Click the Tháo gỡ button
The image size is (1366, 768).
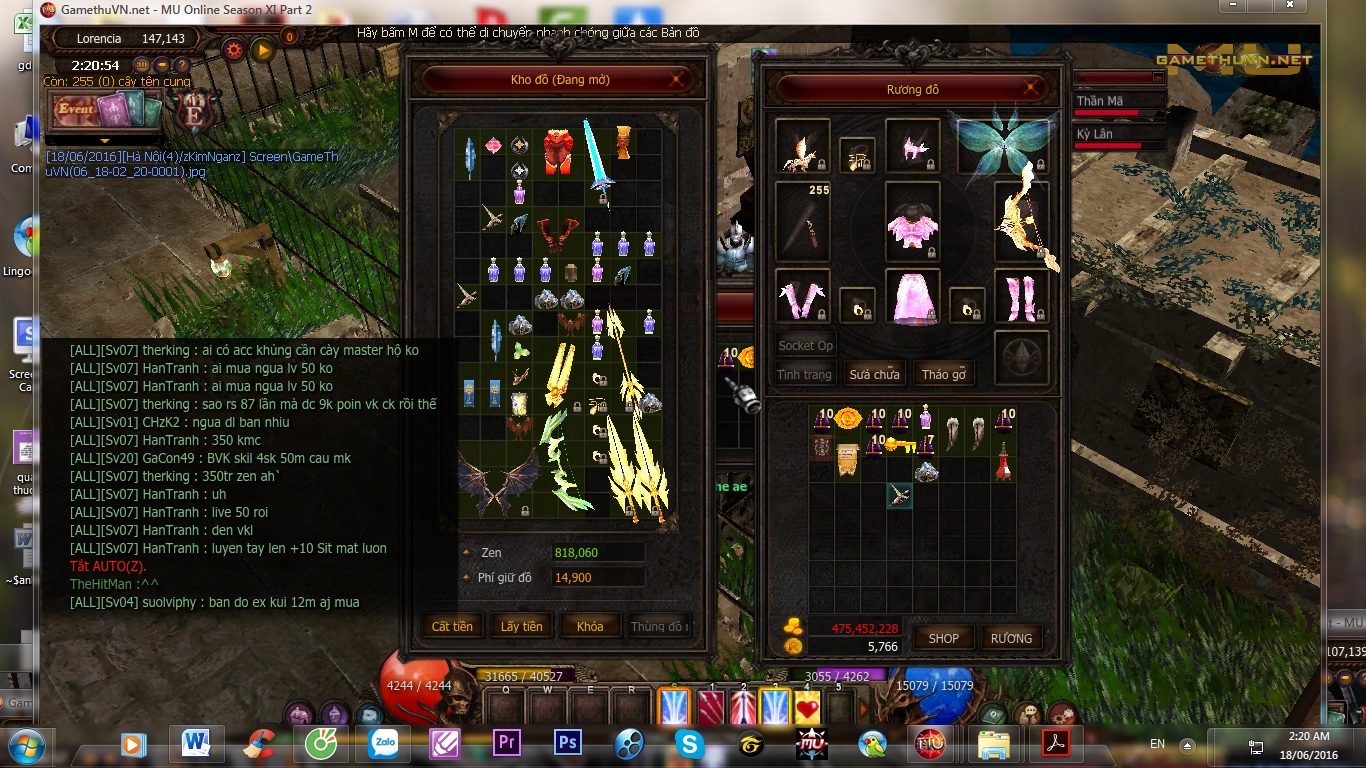click(x=943, y=374)
